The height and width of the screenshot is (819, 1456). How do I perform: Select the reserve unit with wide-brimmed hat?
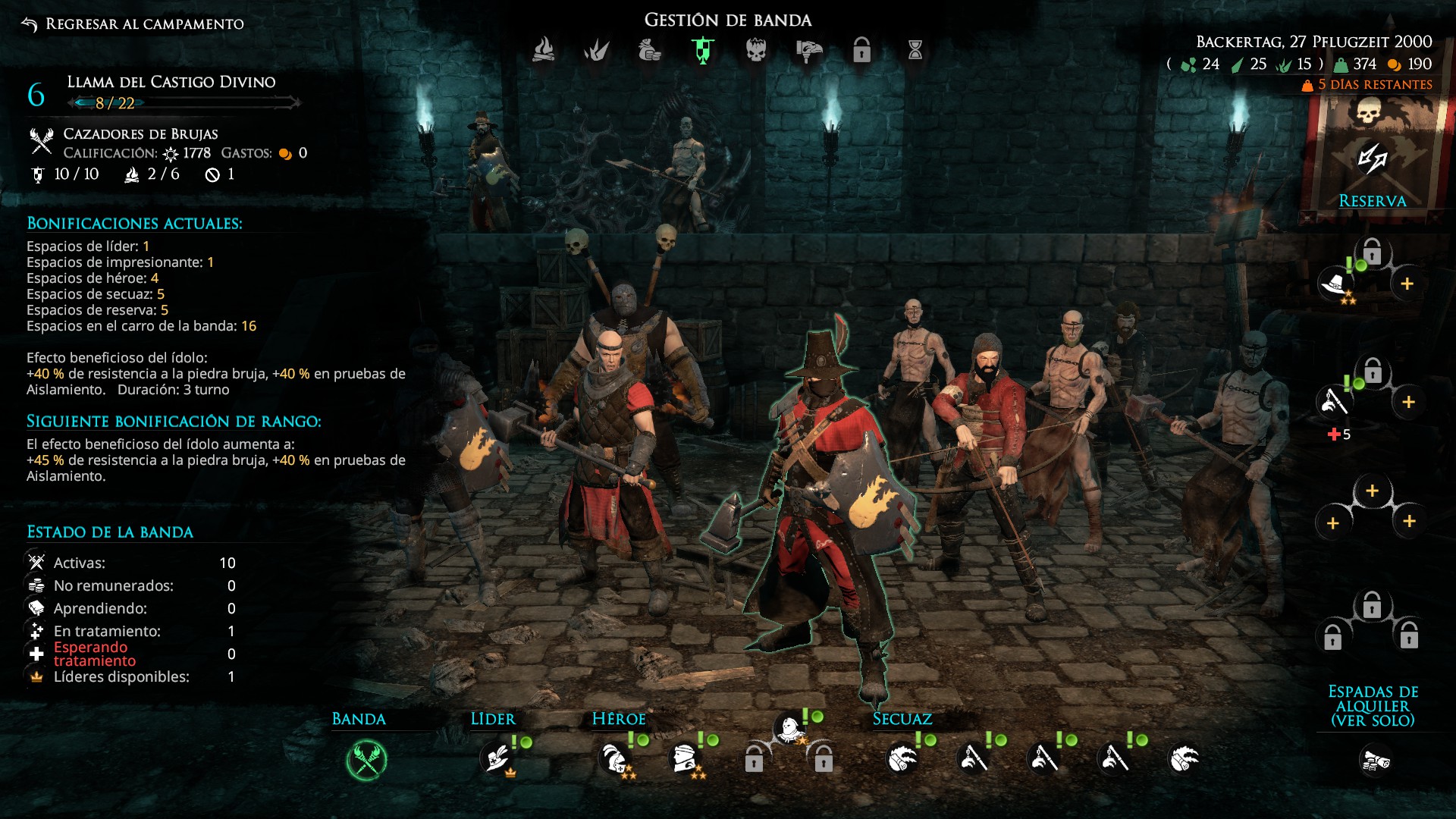pyautogui.click(x=1335, y=284)
